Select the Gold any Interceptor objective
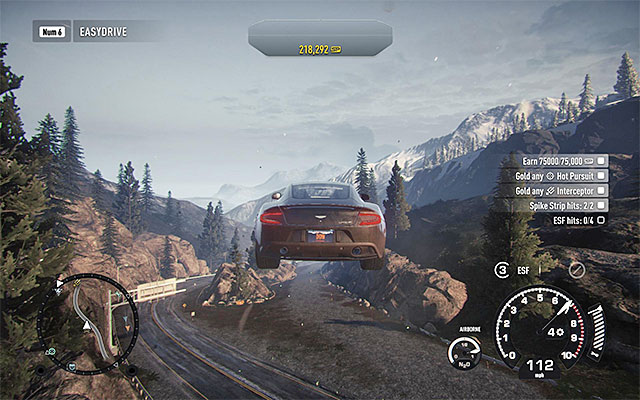 557,190
